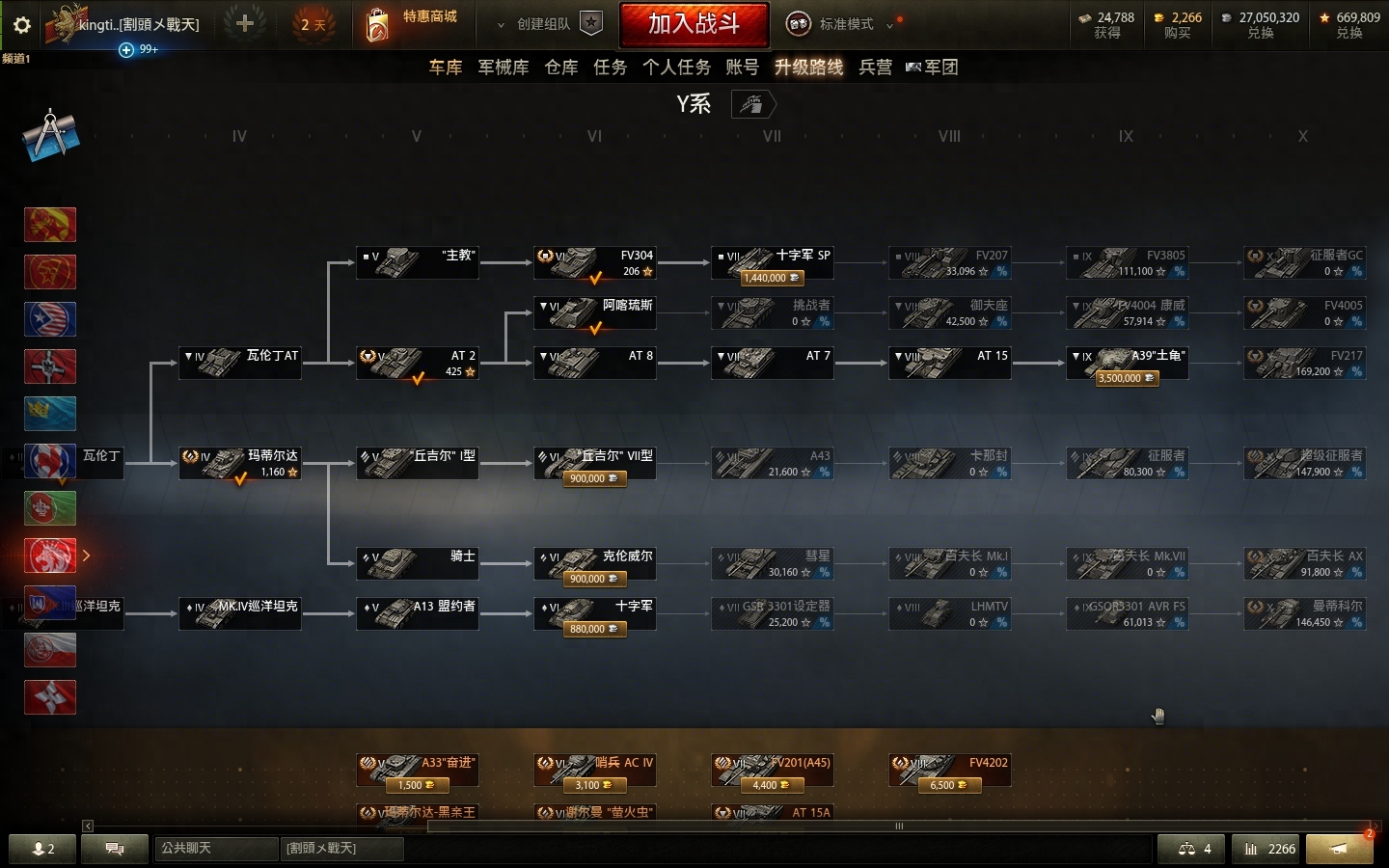Open the 军械库 depot tab

pos(504,67)
